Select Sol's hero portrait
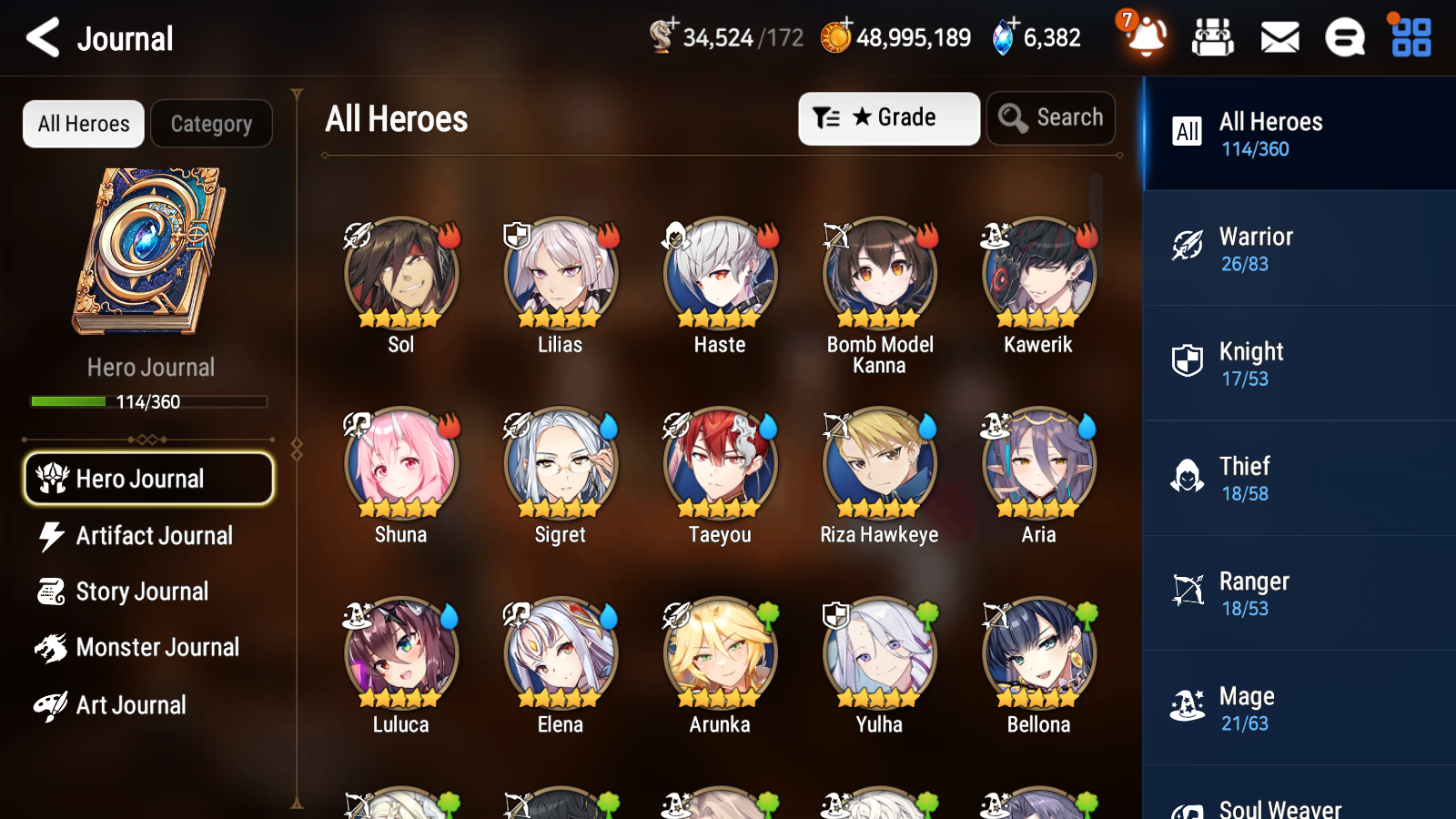The height and width of the screenshot is (819, 1456). (x=400, y=272)
